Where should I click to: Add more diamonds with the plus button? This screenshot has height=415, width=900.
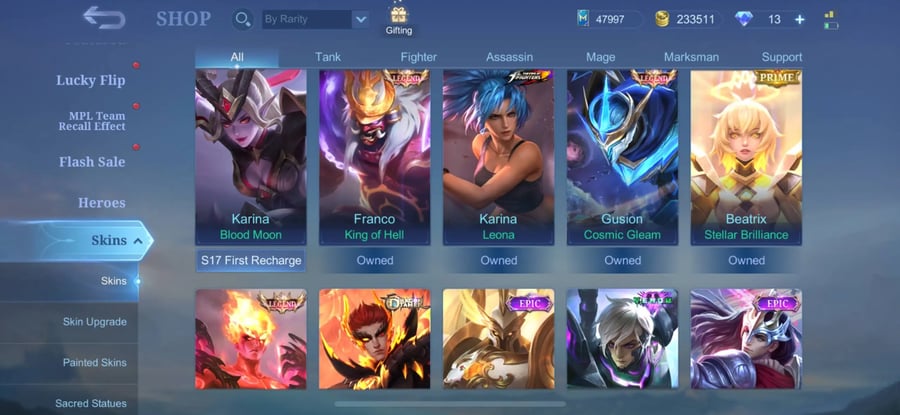point(799,19)
